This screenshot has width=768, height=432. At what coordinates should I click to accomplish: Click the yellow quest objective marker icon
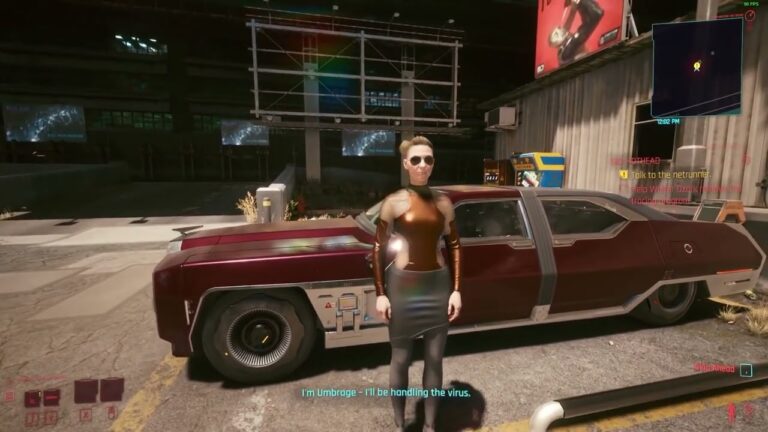click(x=623, y=173)
